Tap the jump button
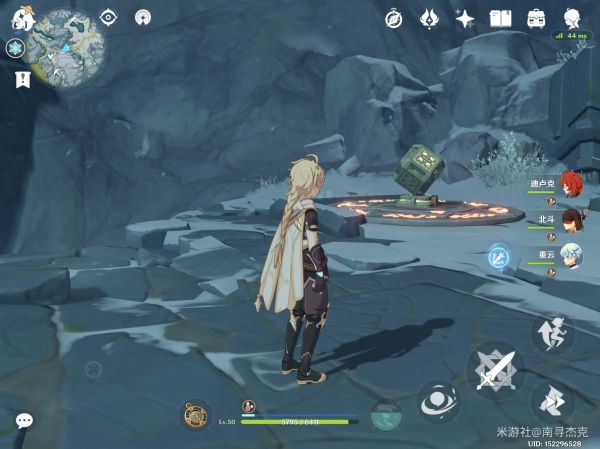The image size is (600, 449). pos(552,333)
